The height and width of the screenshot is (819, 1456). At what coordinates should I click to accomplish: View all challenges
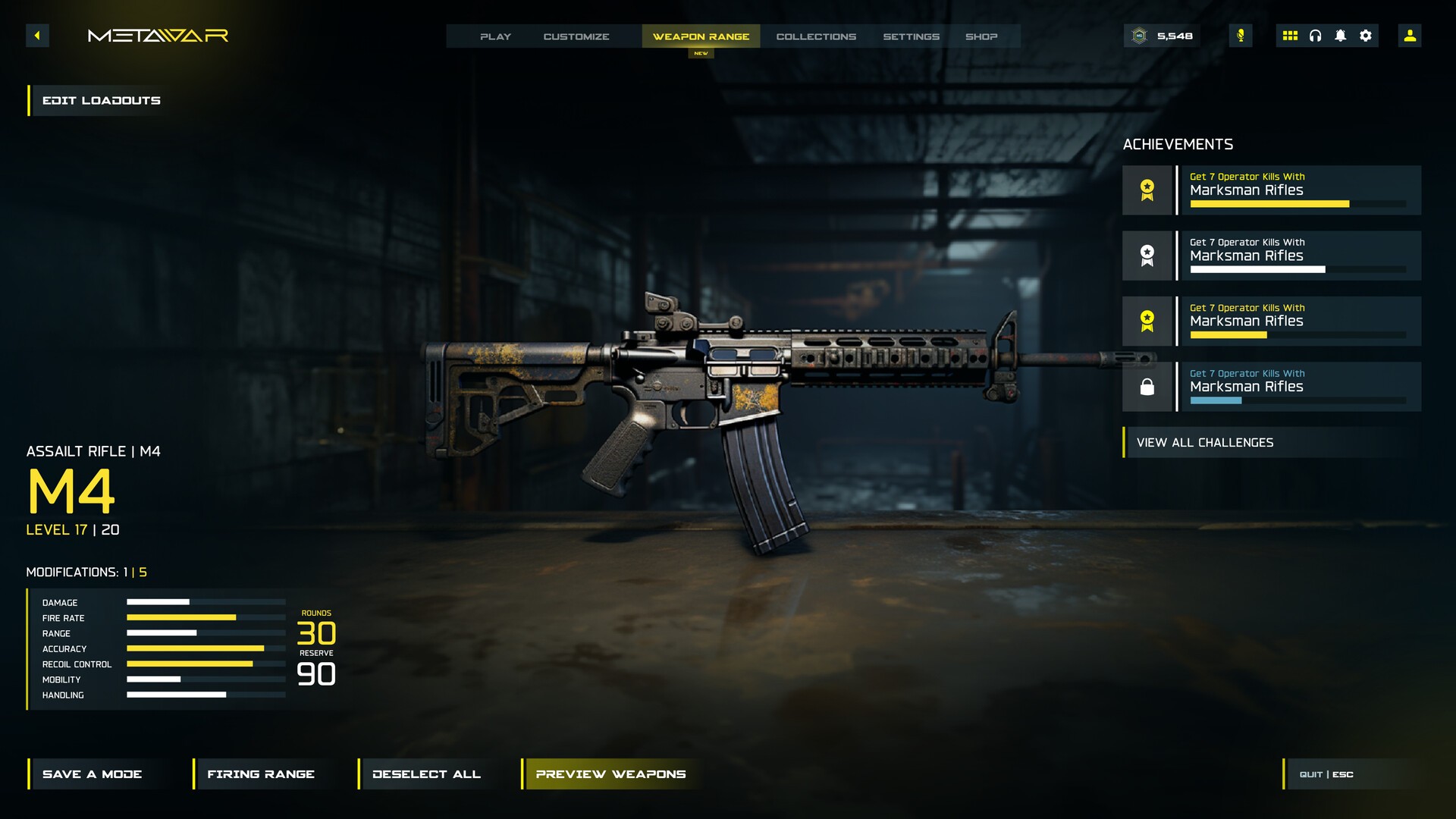point(1204,442)
